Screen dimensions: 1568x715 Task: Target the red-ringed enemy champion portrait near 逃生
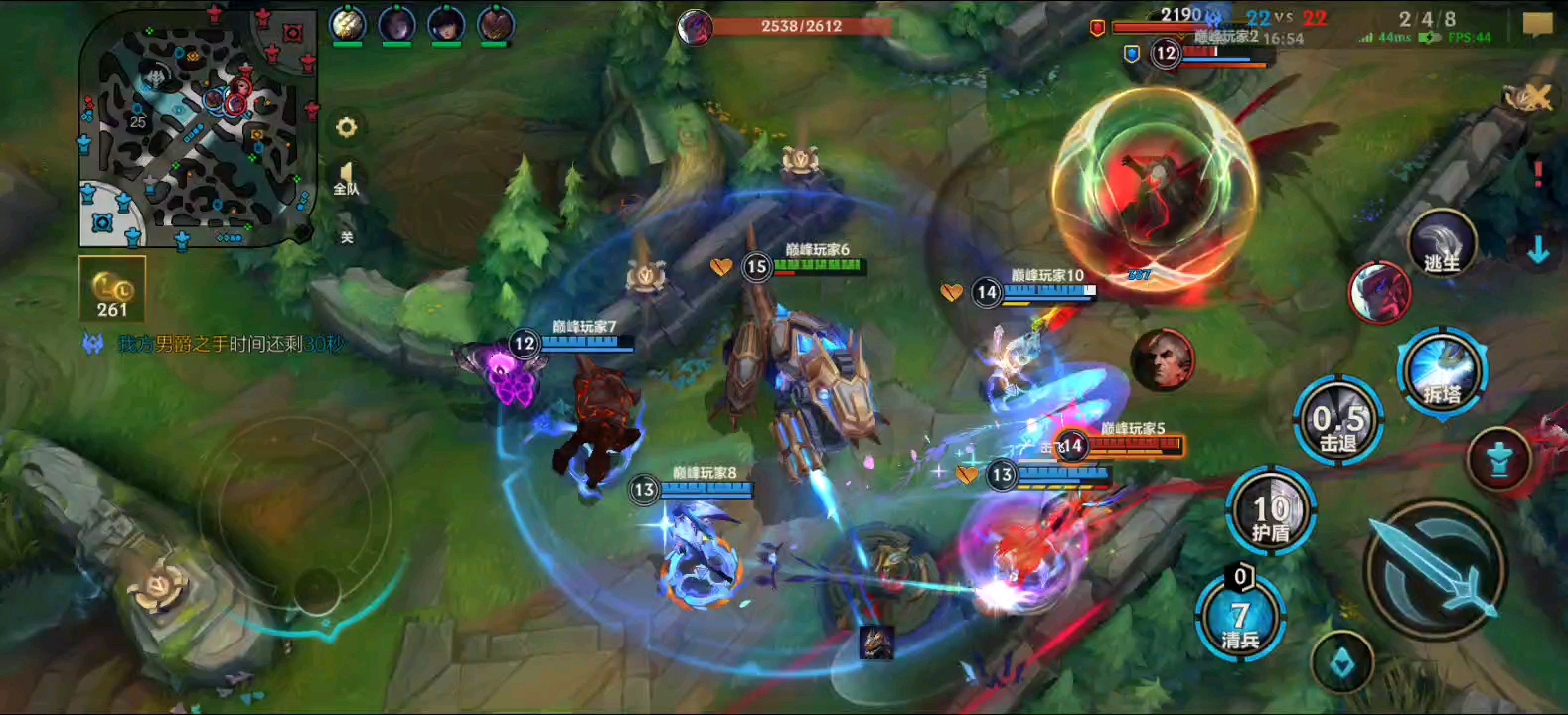point(1379,292)
